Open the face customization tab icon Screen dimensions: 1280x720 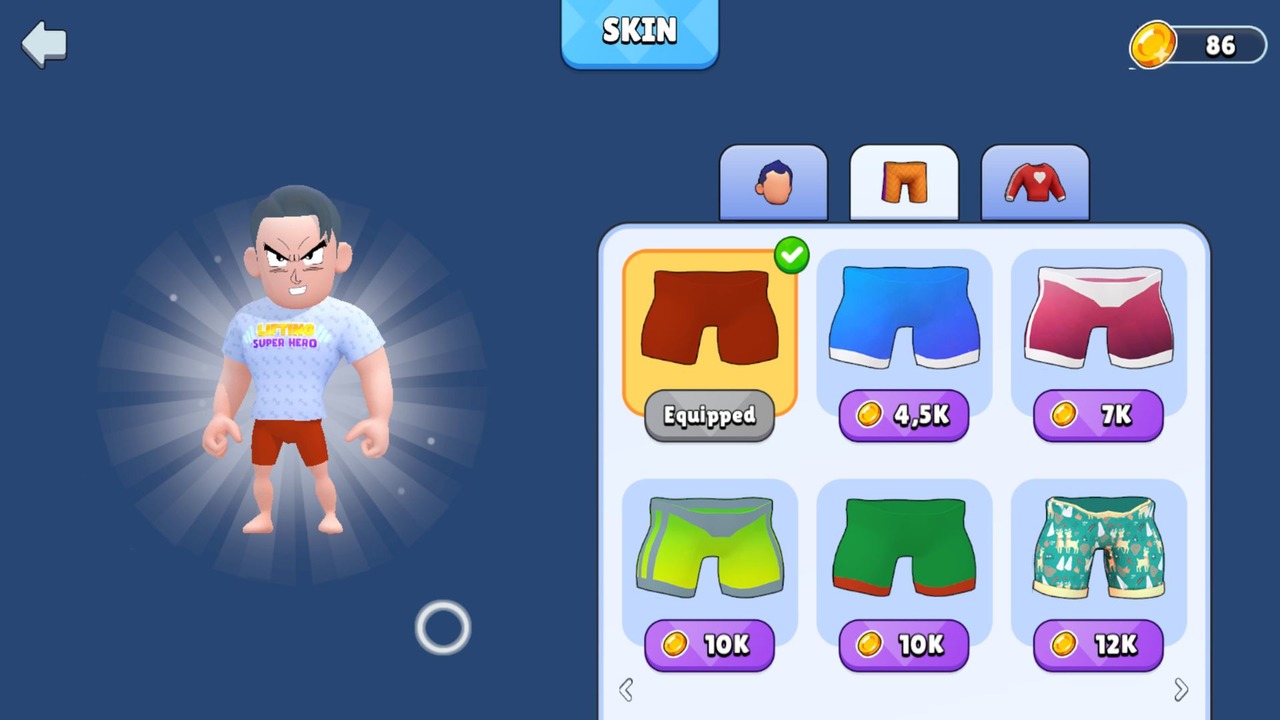[773, 182]
